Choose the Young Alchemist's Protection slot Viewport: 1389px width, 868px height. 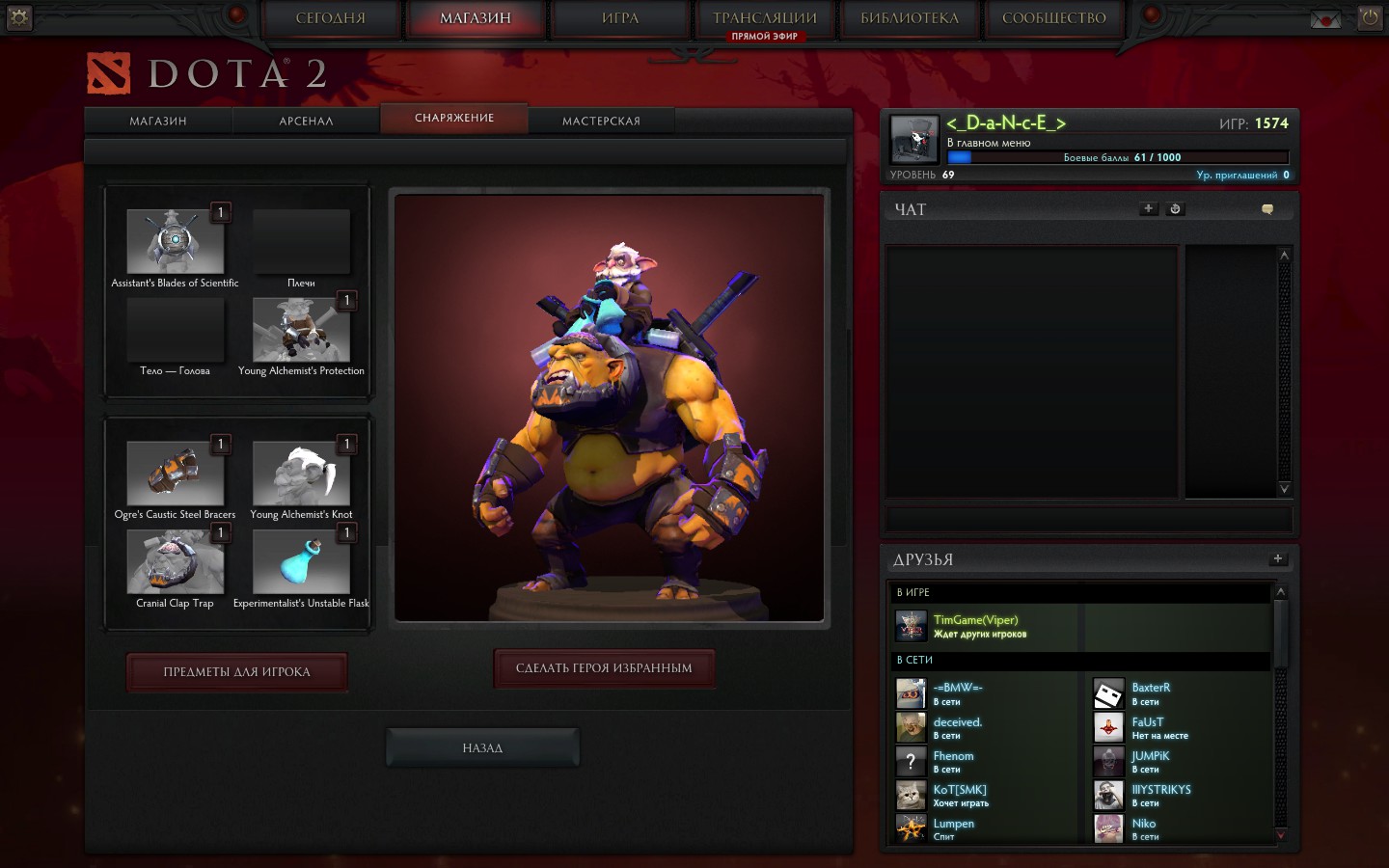pyautogui.click(x=301, y=330)
